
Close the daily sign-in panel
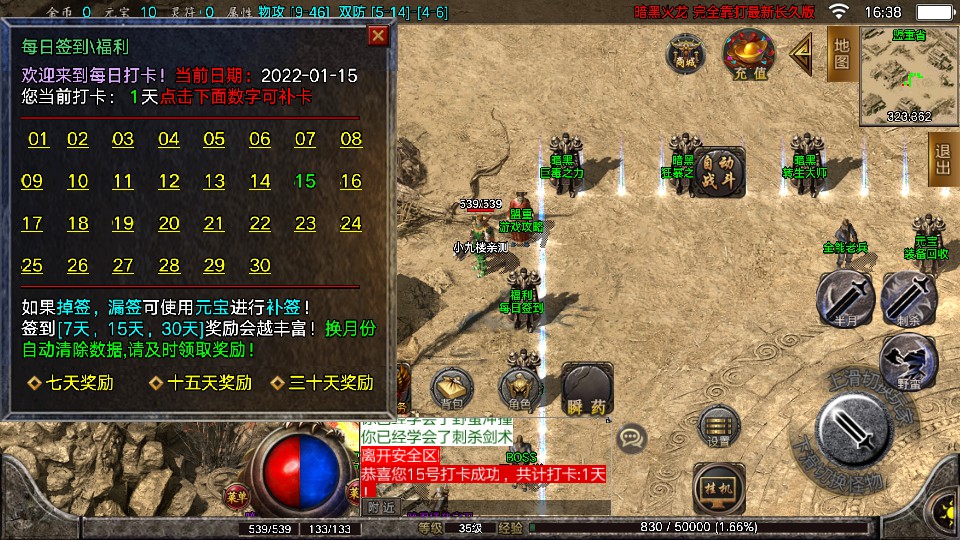(x=378, y=37)
